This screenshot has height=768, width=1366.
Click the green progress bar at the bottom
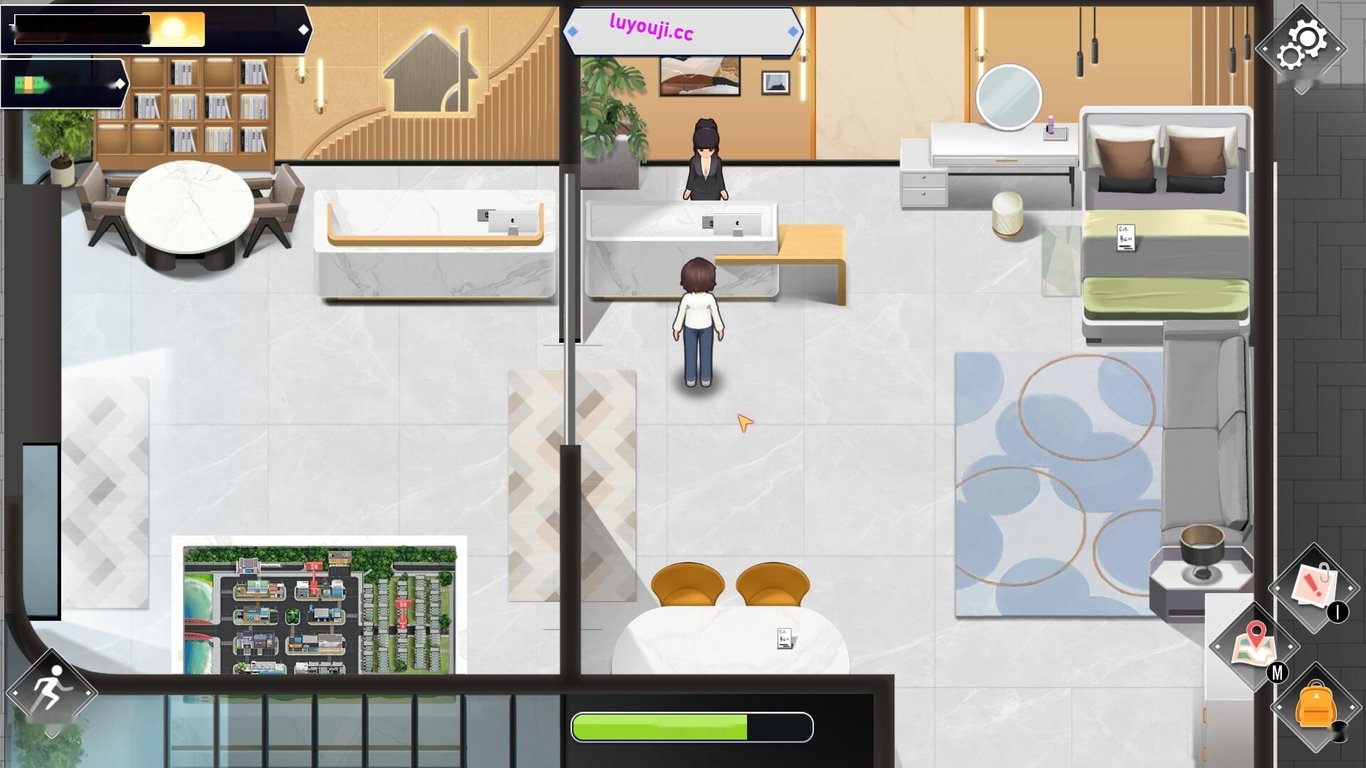point(690,727)
